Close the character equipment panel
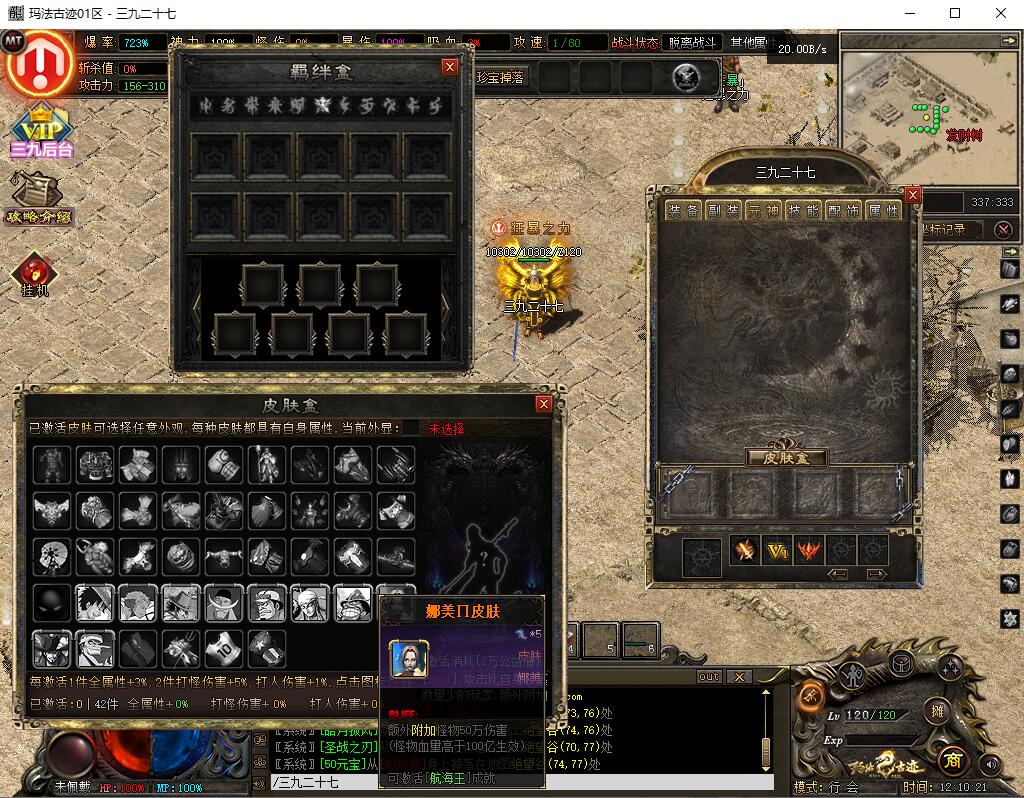The width and height of the screenshot is (1024, 798). tap(912, 195)
